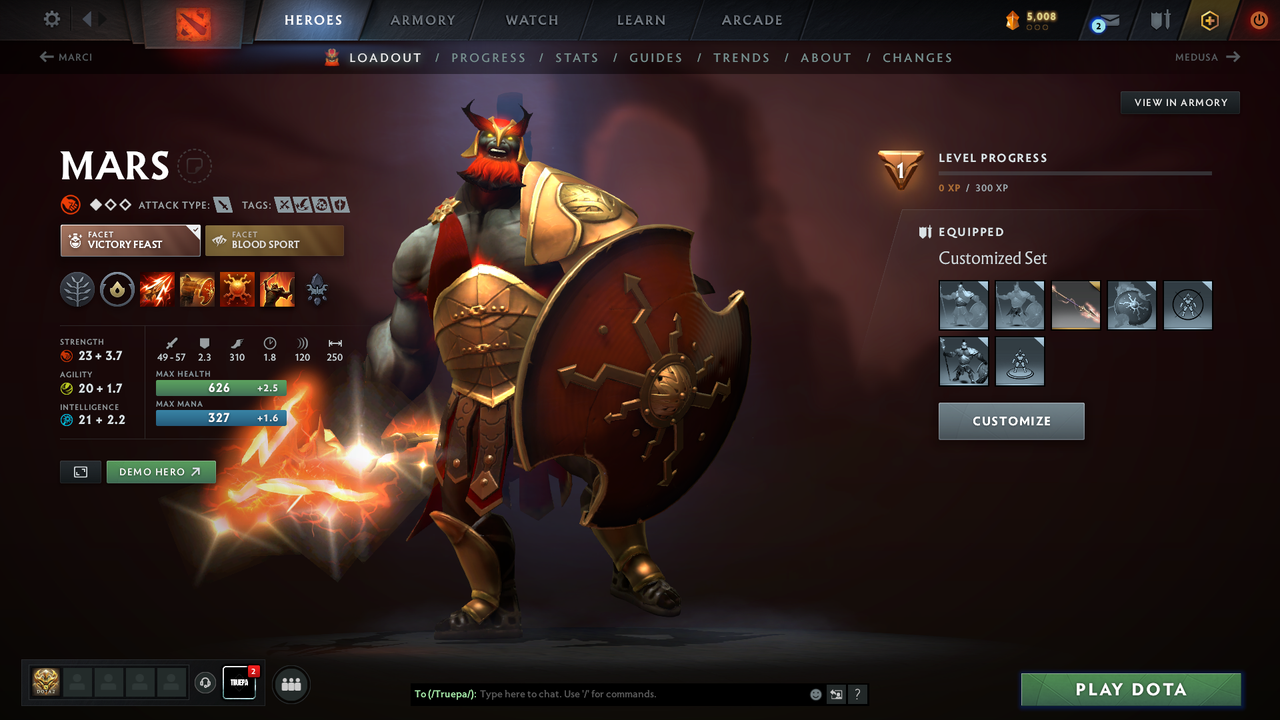This screenshot has width=1280, height=720.
Task: Select the Victory Feast facet
Action: (x=129, y=240)
